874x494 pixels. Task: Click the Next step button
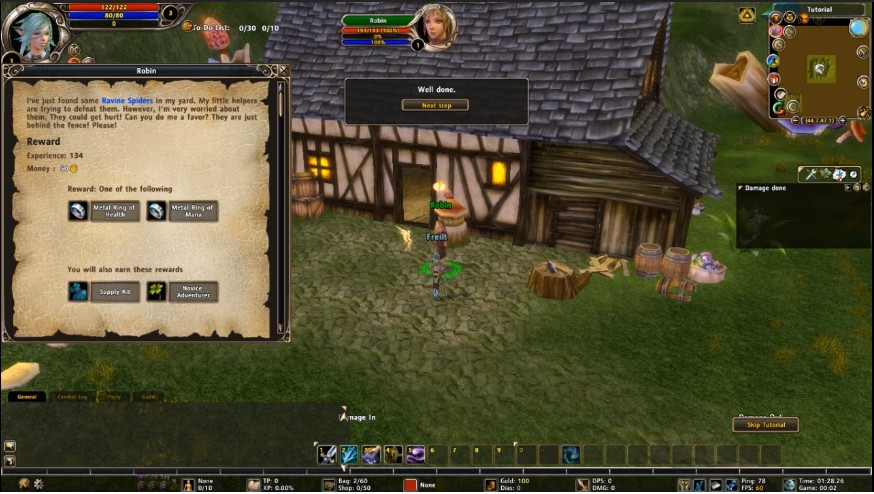[435, 105]
